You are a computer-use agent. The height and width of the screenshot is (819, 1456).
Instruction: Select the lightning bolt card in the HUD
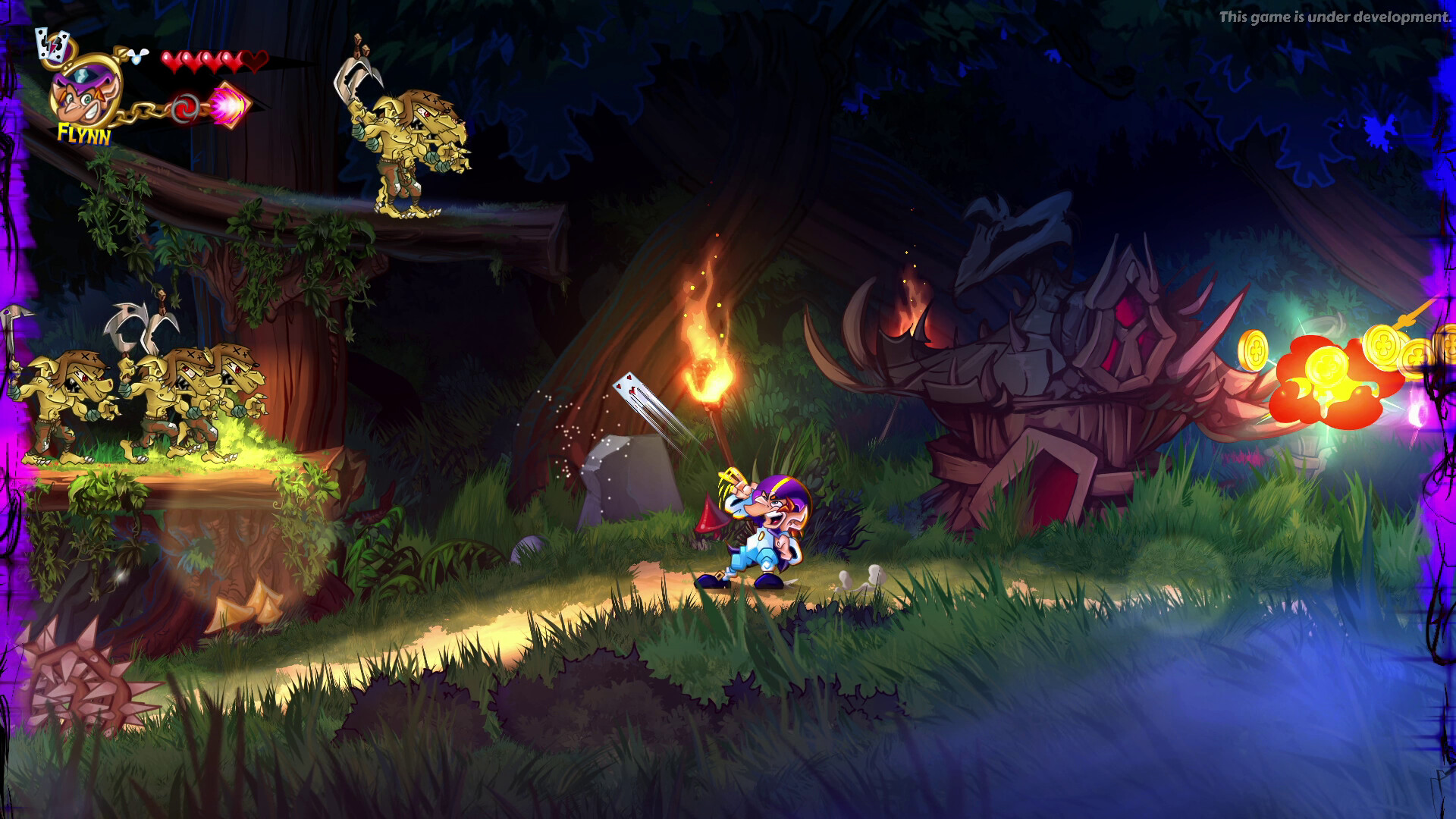pos(52,44)
